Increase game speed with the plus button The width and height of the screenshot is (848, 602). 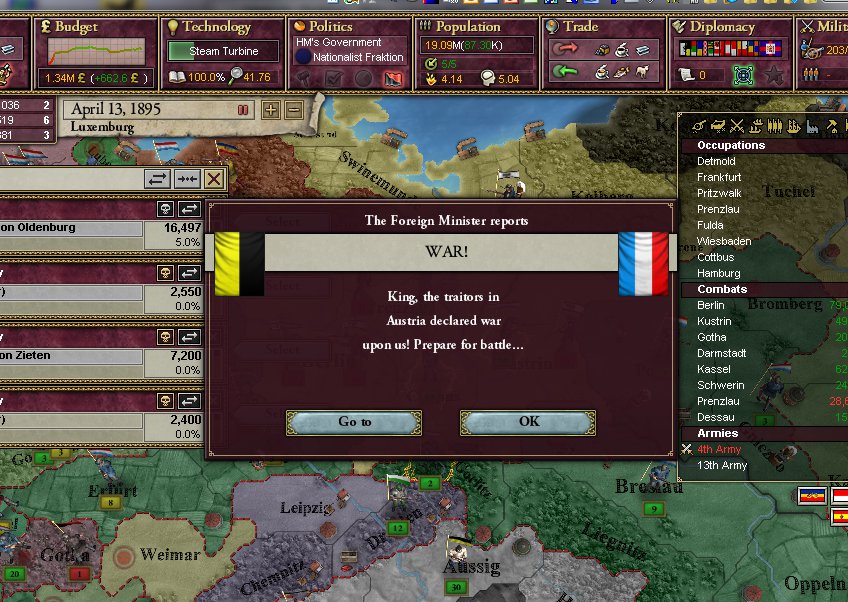click(271, 109)
